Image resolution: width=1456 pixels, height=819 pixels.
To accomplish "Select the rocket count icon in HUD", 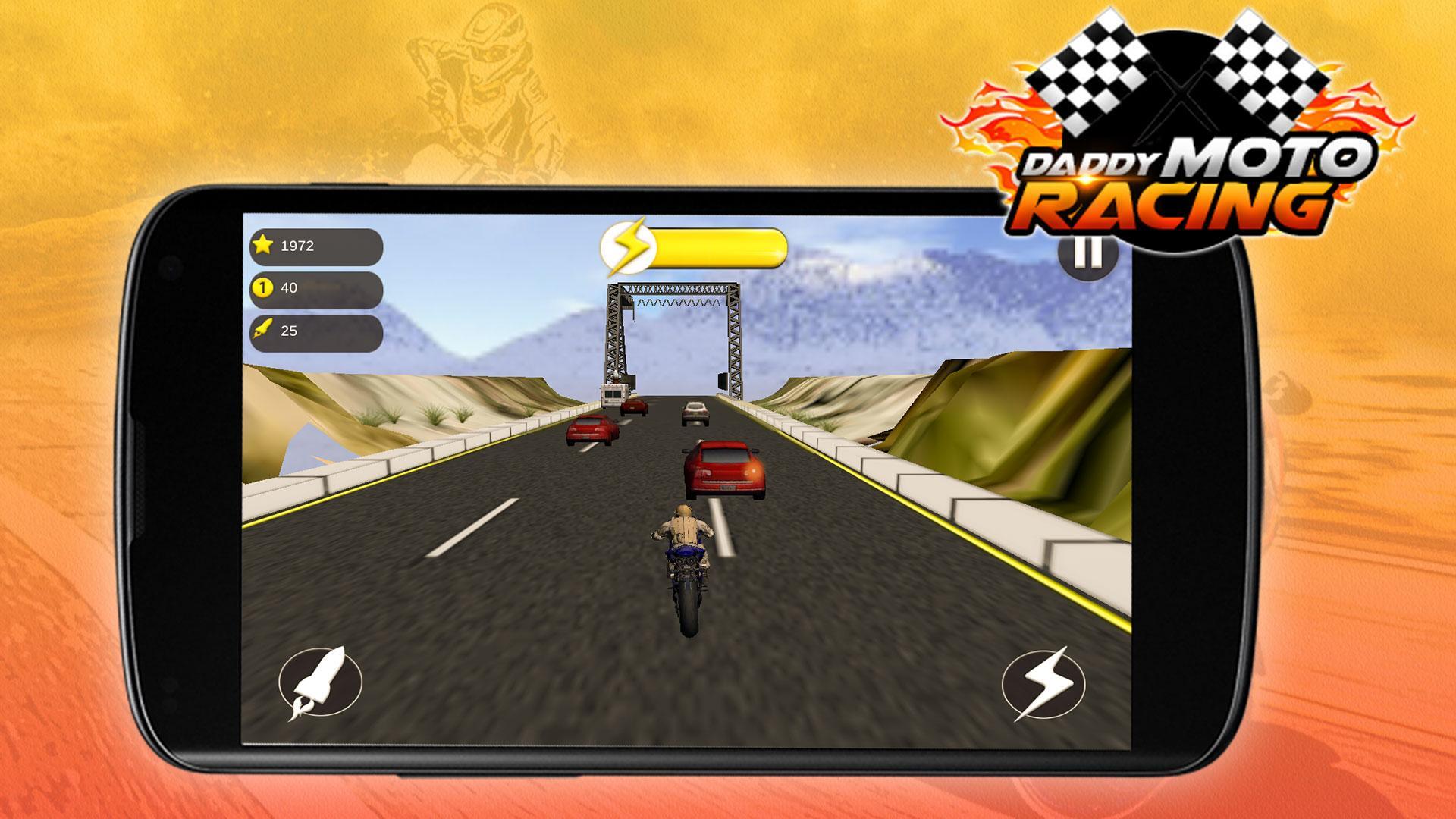I will click(263, 330).
